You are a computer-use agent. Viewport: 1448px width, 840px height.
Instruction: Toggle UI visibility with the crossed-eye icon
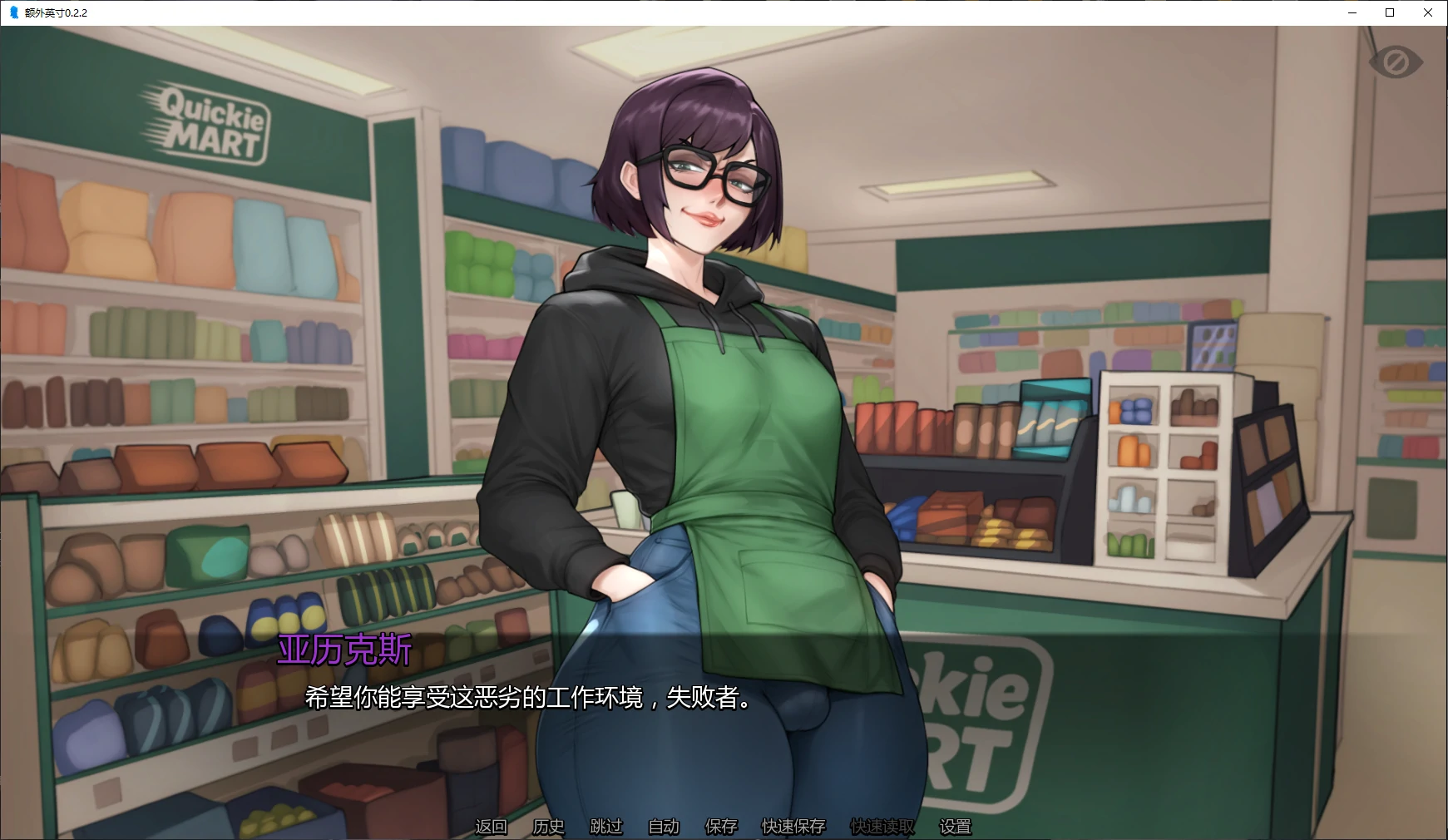[x=1396, y=61]
